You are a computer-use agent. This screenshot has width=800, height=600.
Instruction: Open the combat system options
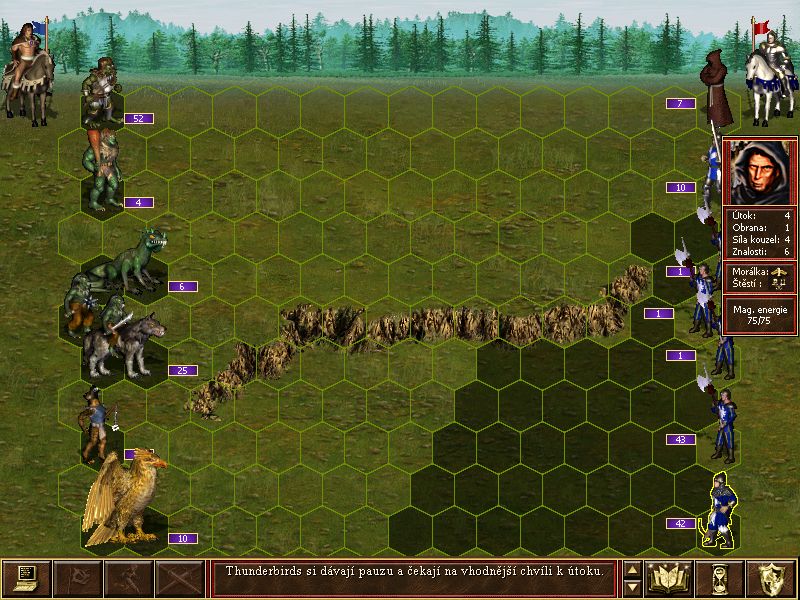26,578
